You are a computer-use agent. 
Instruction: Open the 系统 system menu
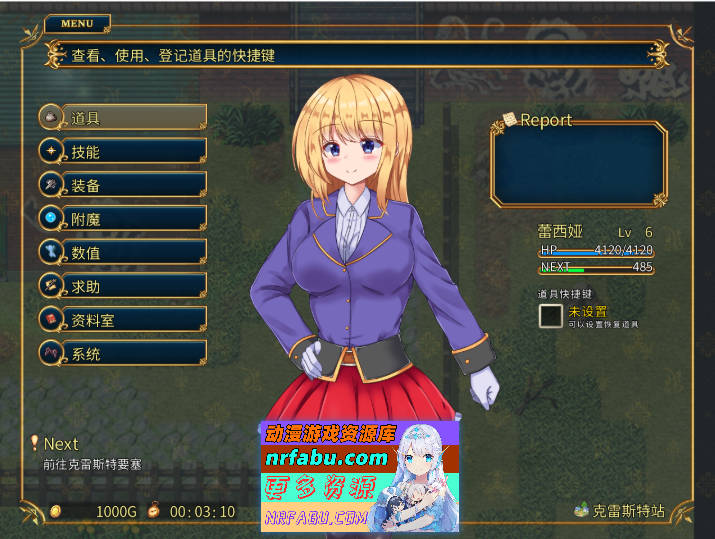coord(122,353)
